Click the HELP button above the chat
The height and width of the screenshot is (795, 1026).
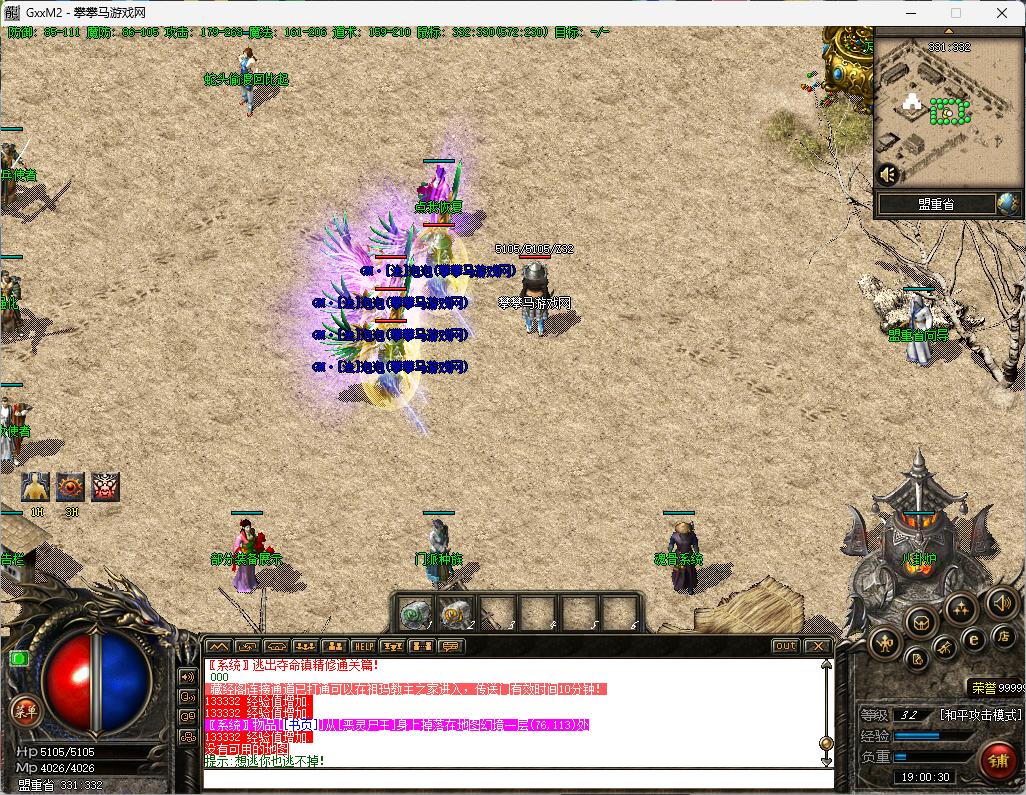tap(364, 647)
